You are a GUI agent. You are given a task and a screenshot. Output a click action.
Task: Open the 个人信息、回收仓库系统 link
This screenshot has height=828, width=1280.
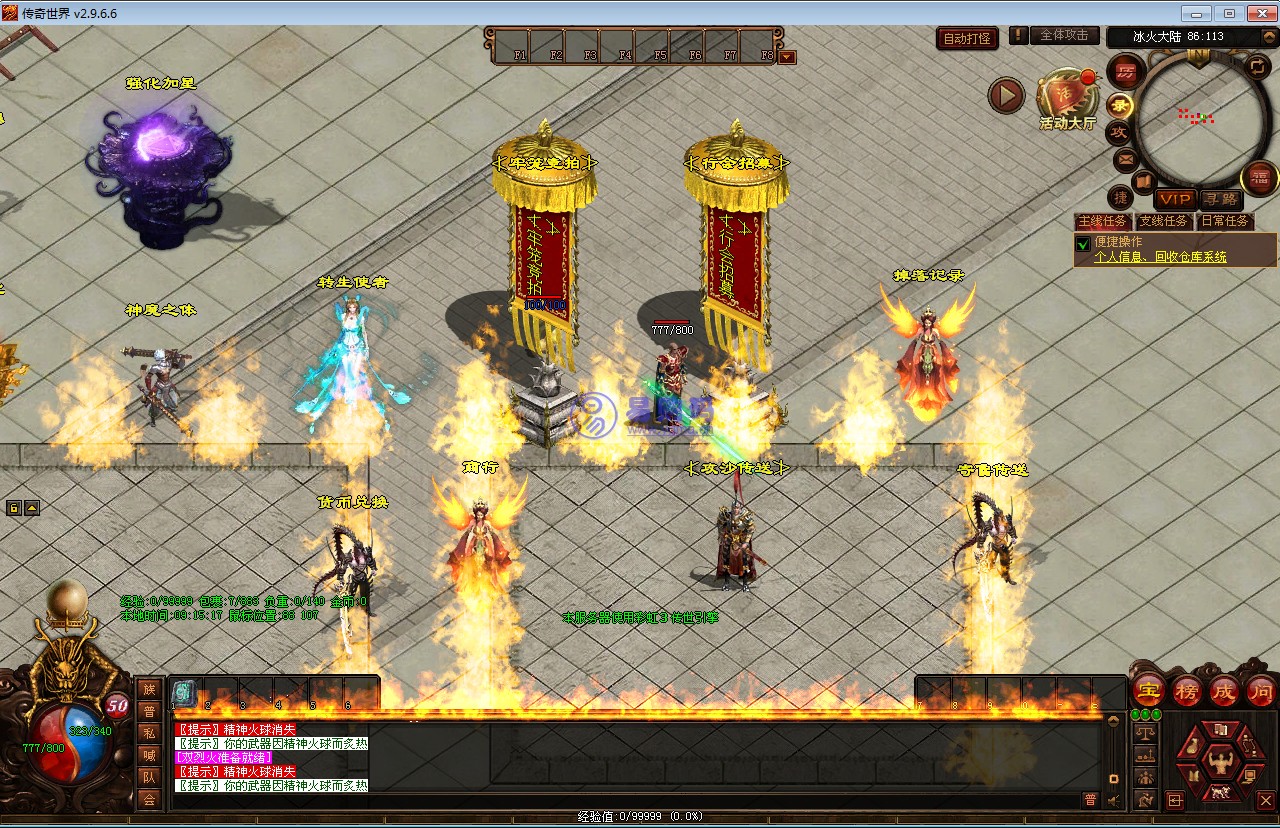pyautogui.click(x=1160, y=257)
